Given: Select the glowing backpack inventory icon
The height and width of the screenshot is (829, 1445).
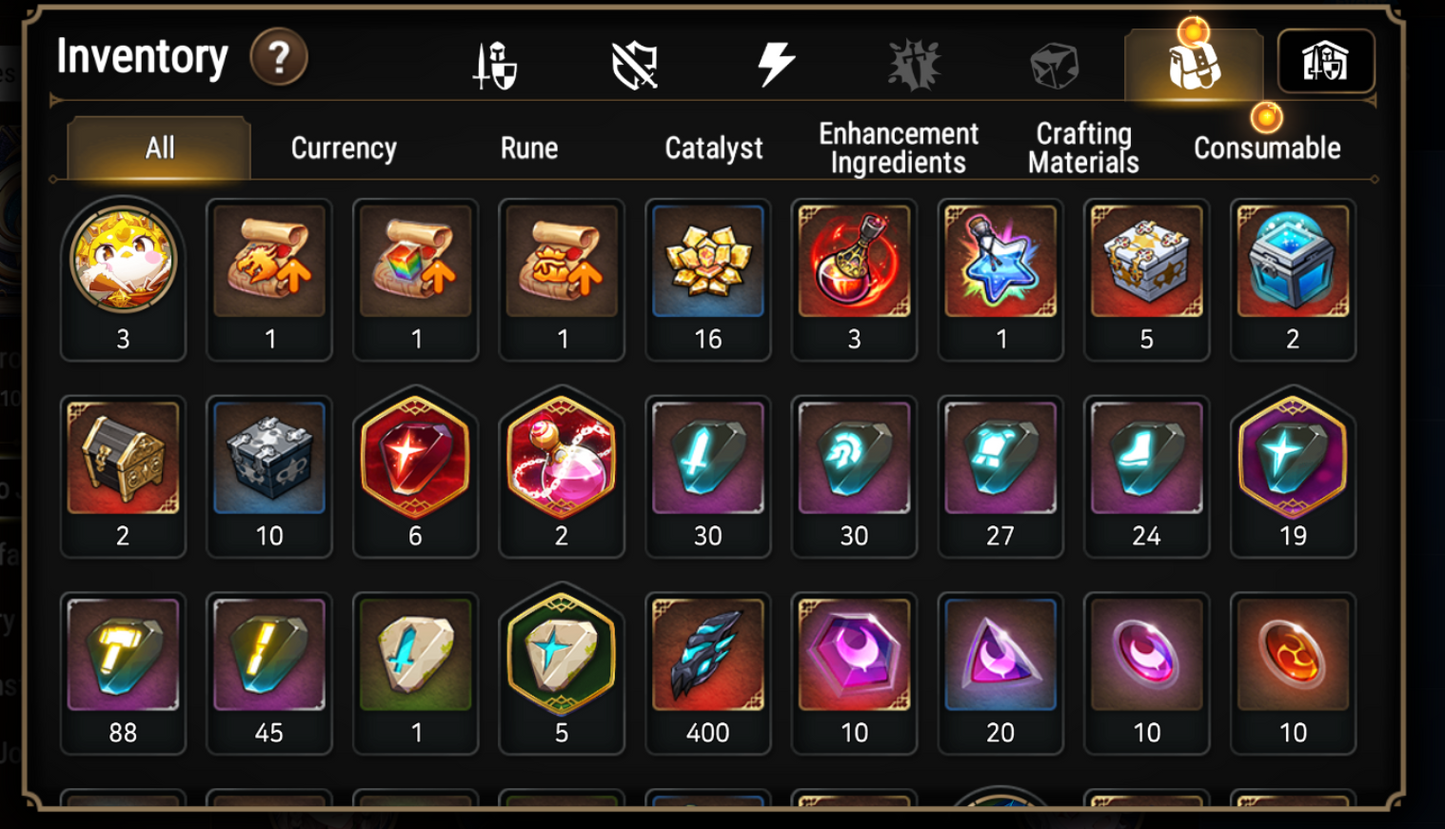Looking at the screenshot, I should point(1192,65).
